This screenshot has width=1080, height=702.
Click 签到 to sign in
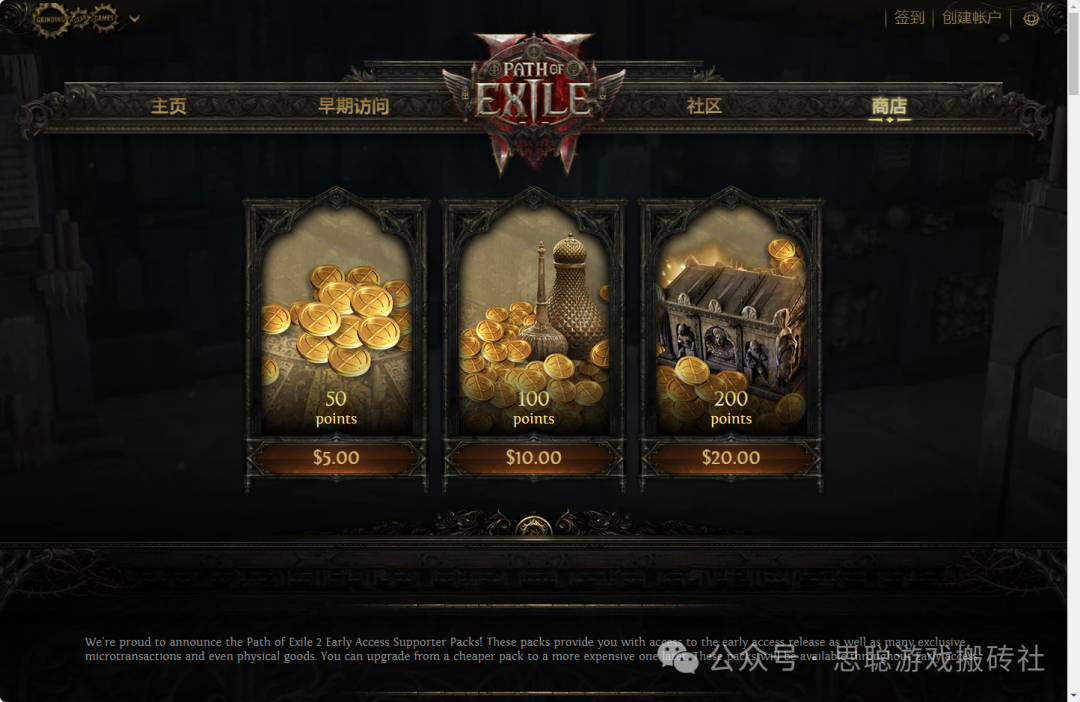click(909, 18)
